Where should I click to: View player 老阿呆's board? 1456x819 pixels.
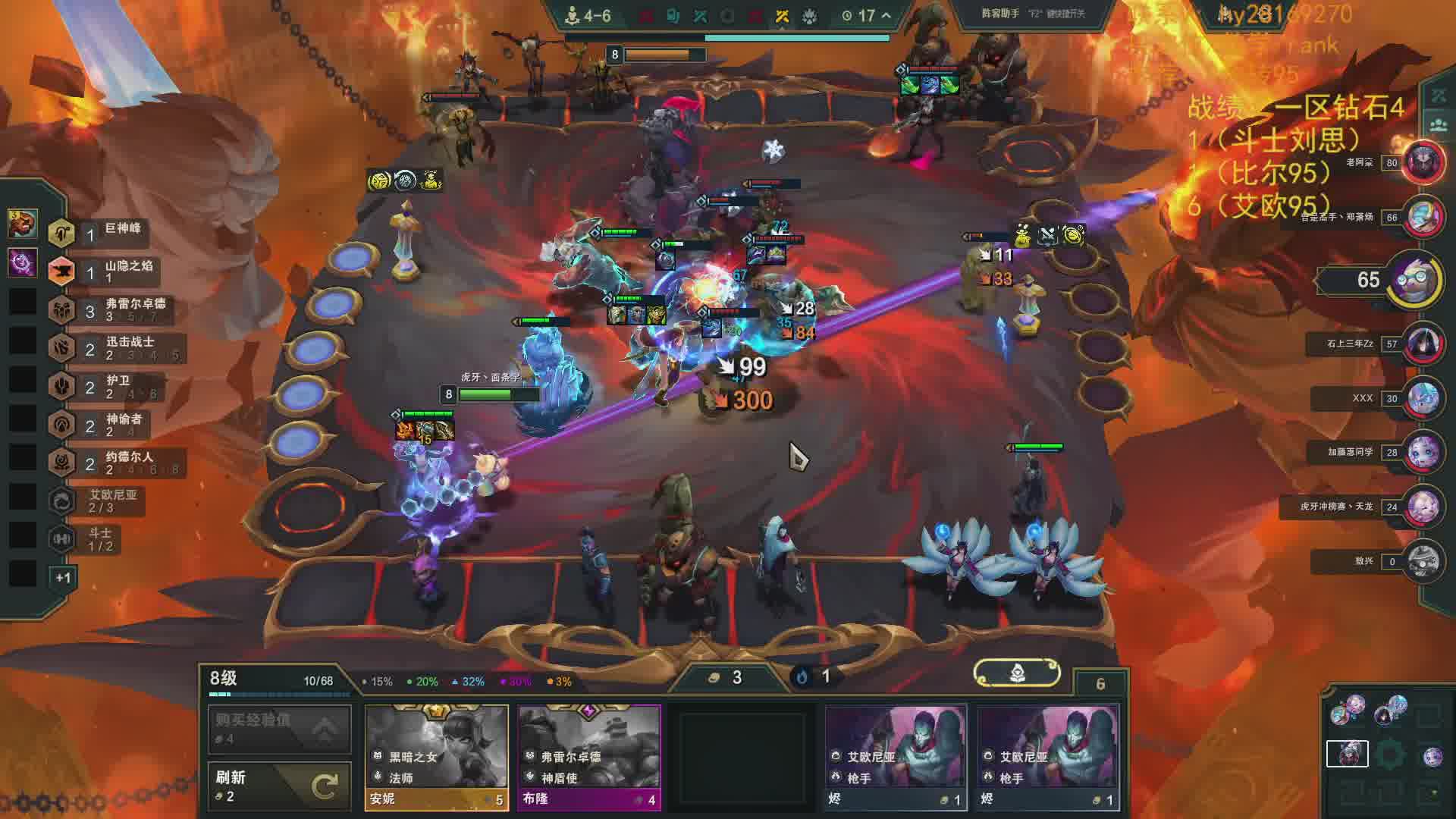(1422, 162)
